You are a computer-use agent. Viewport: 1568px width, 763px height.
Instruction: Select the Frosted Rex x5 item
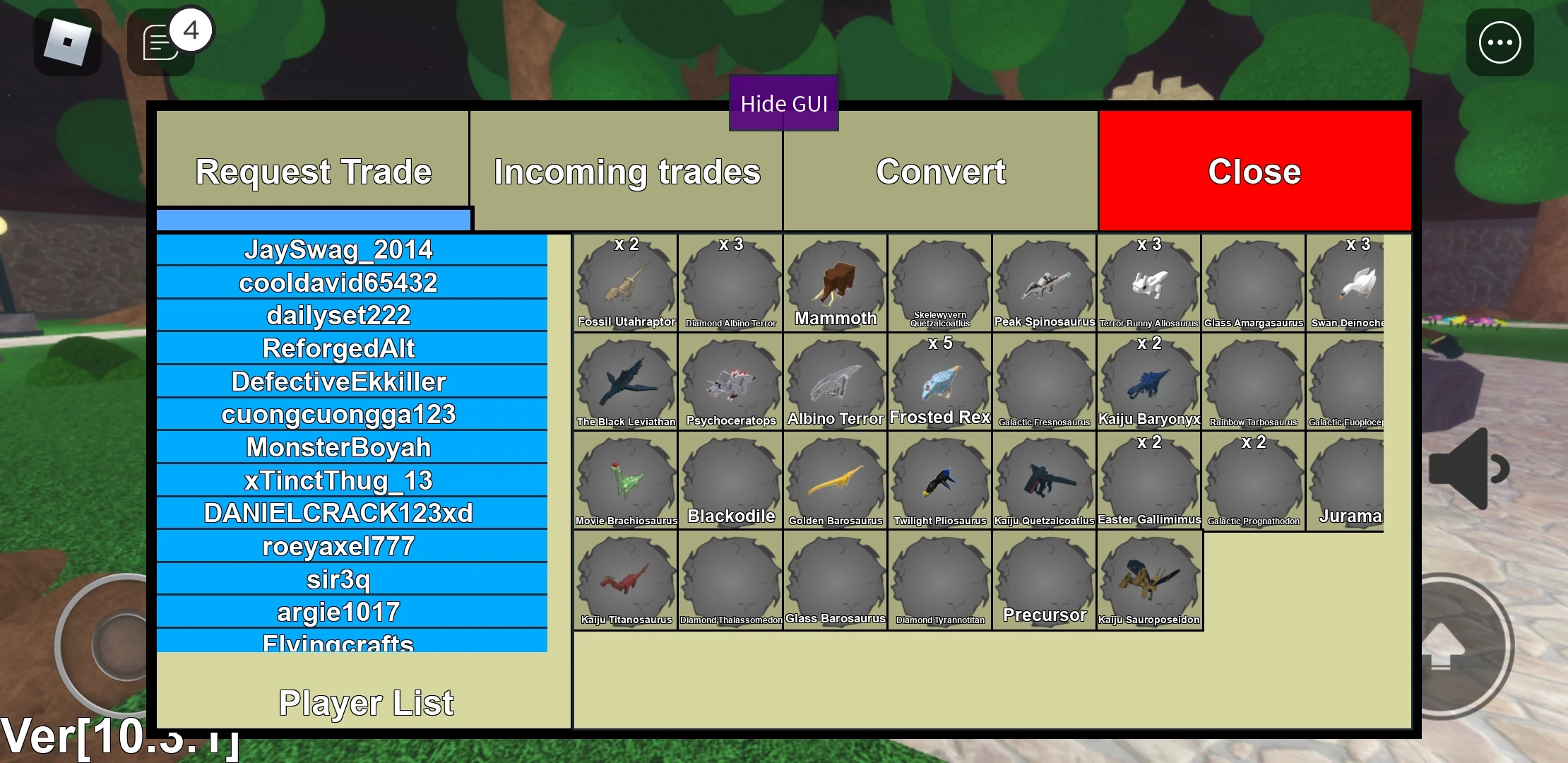[939, 381]
